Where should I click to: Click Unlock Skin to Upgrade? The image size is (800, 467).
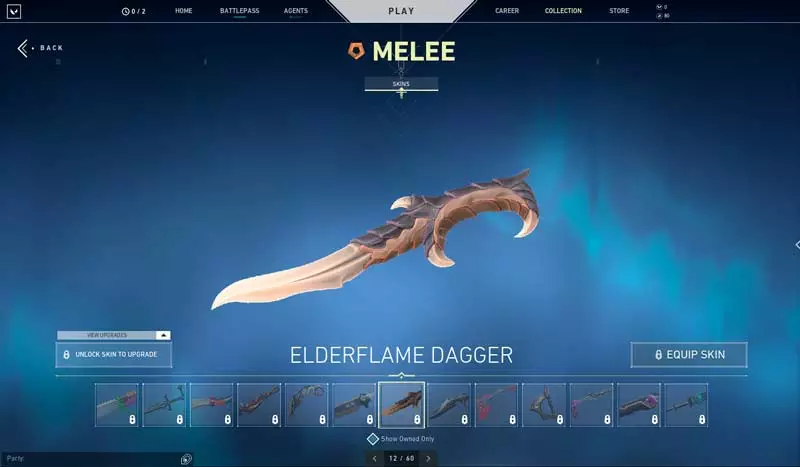(113, 355)
